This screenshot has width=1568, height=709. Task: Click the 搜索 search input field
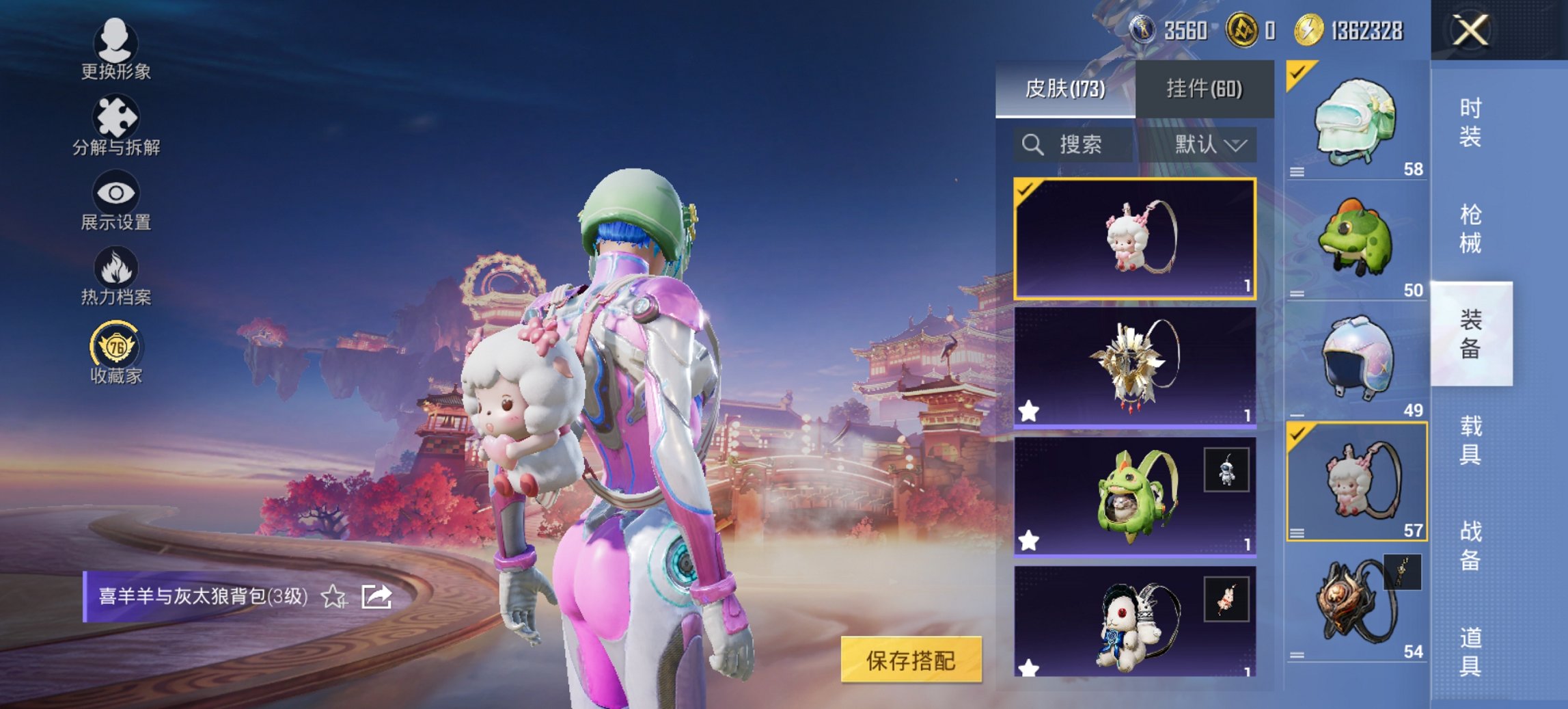pos(1079,144)
